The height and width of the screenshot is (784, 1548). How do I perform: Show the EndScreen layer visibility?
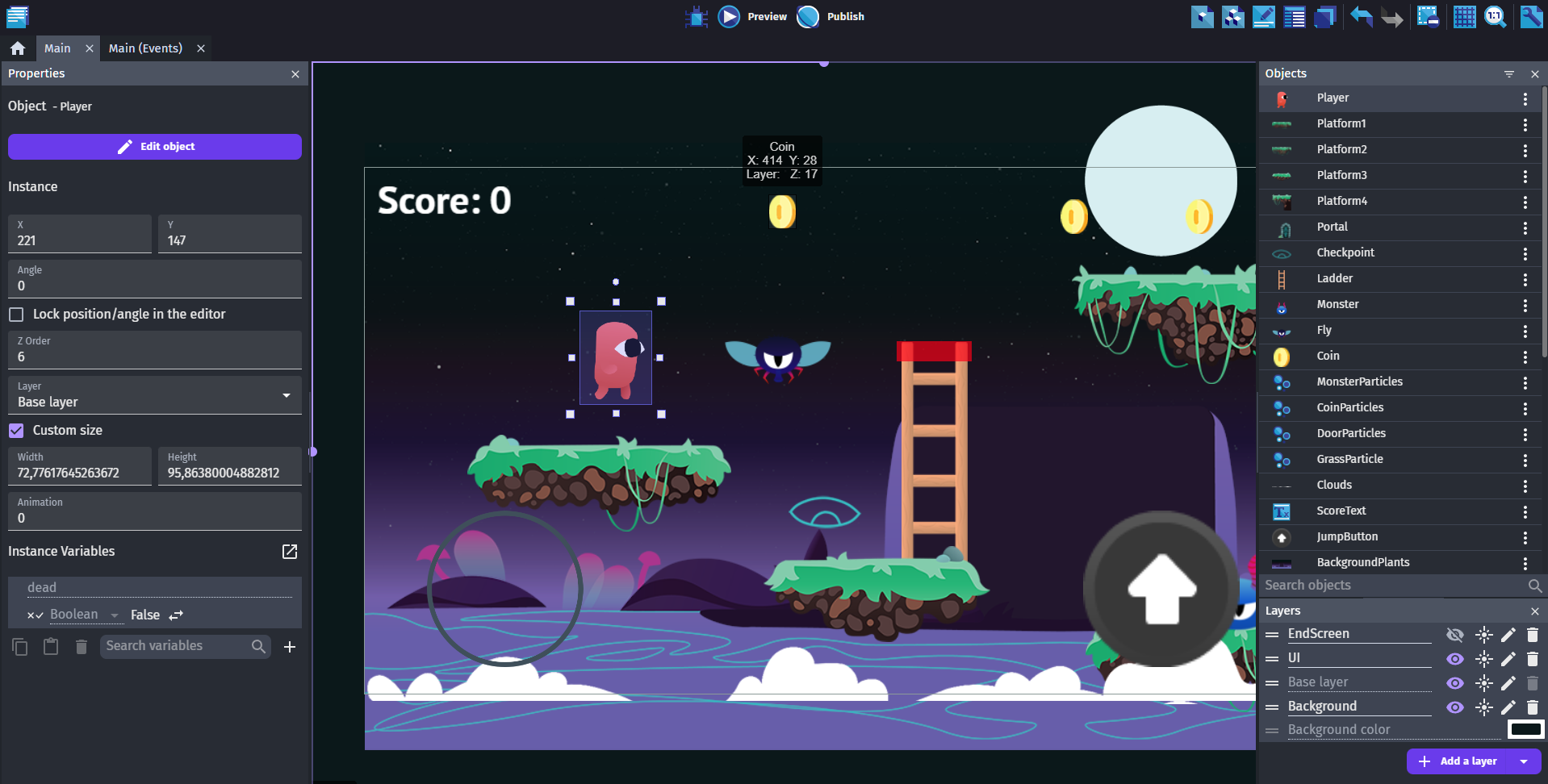[x=1455, y=635]
